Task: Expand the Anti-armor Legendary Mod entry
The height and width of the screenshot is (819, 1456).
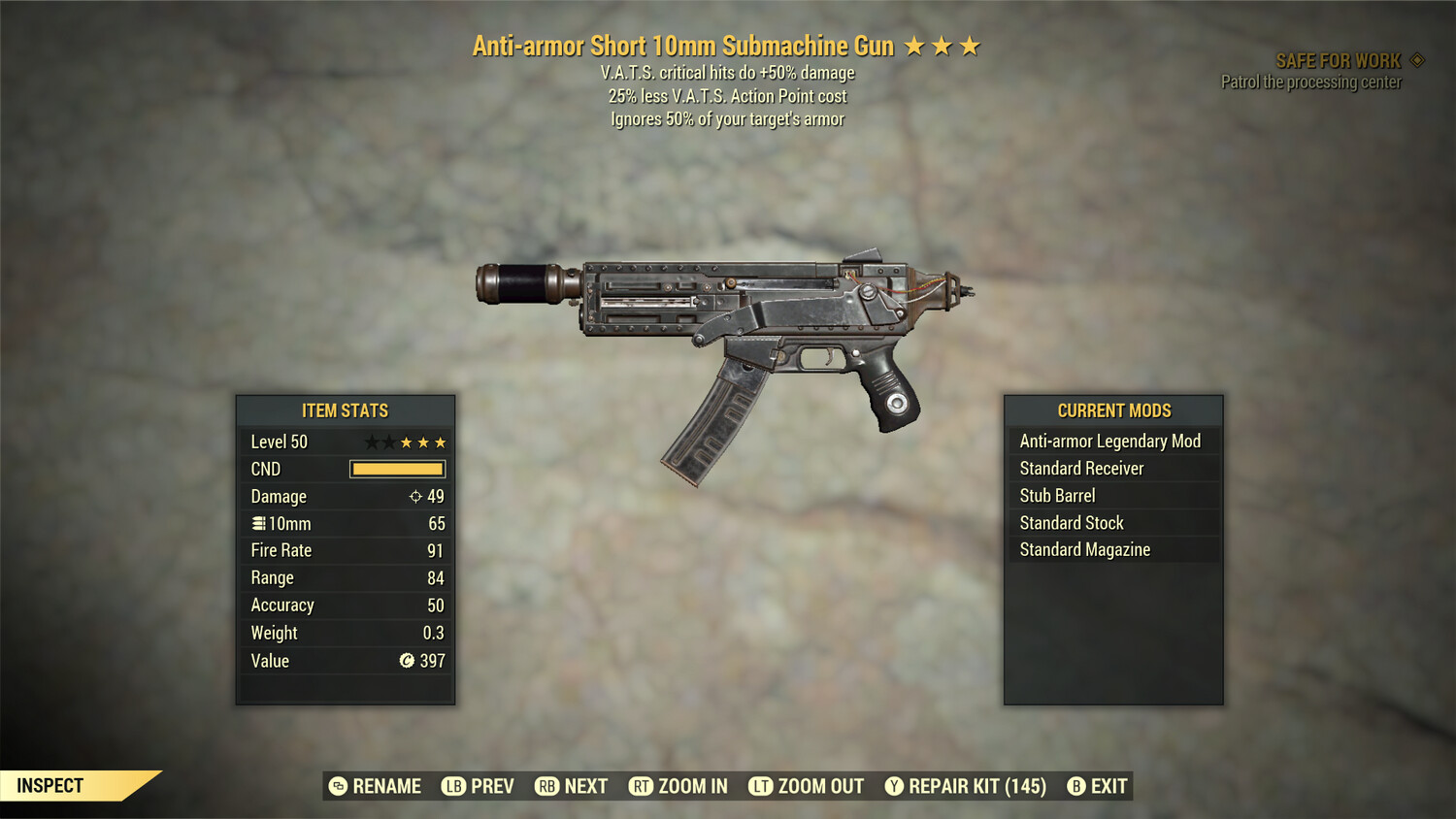Action: click(1109, 441)
